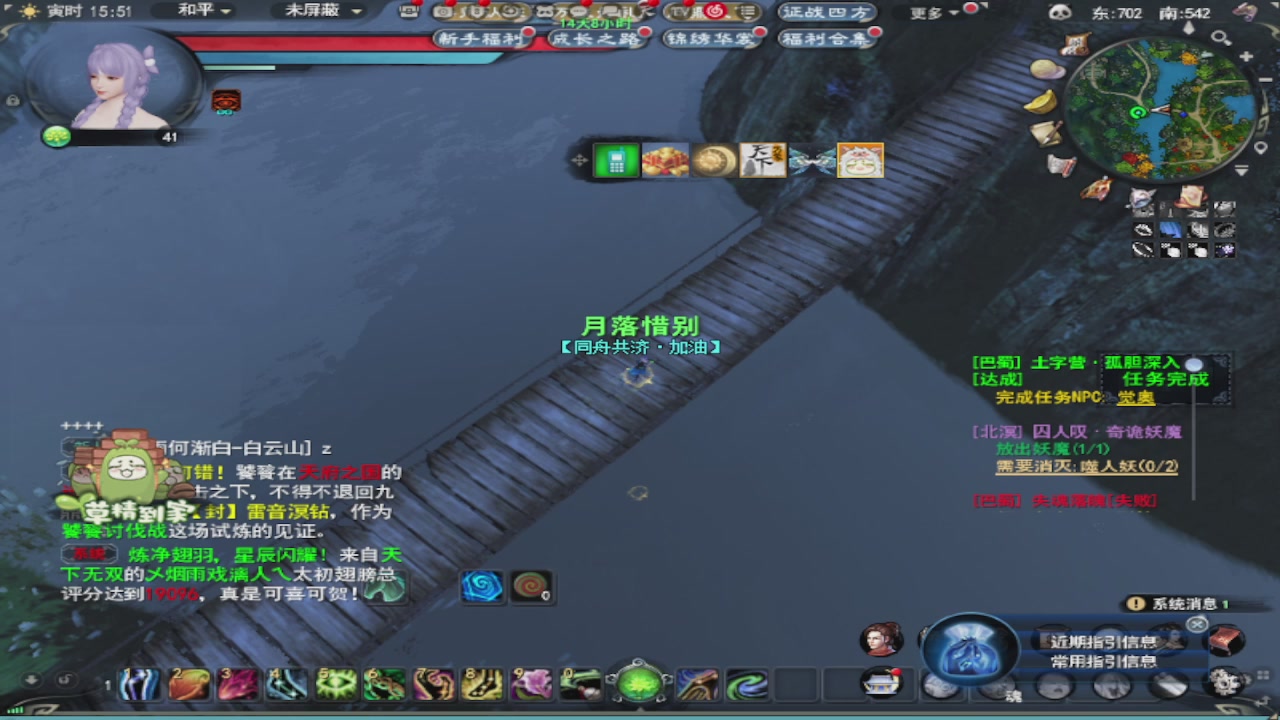Click the red book icon at bottom right corner
The height and width of the screenshot is (720, 1280).
pyautogui.click(x=1226, y=639)
